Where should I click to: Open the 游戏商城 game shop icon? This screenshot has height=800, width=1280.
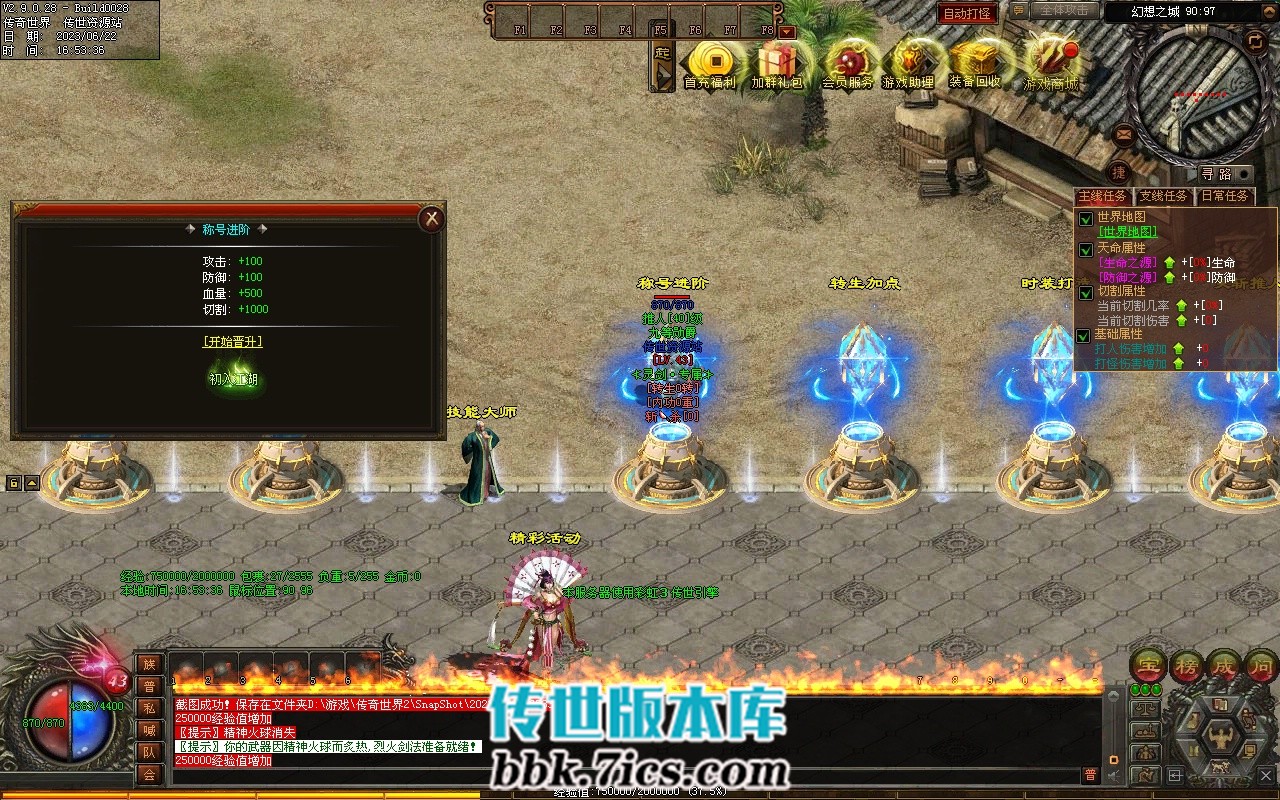tap(1051, 62)
